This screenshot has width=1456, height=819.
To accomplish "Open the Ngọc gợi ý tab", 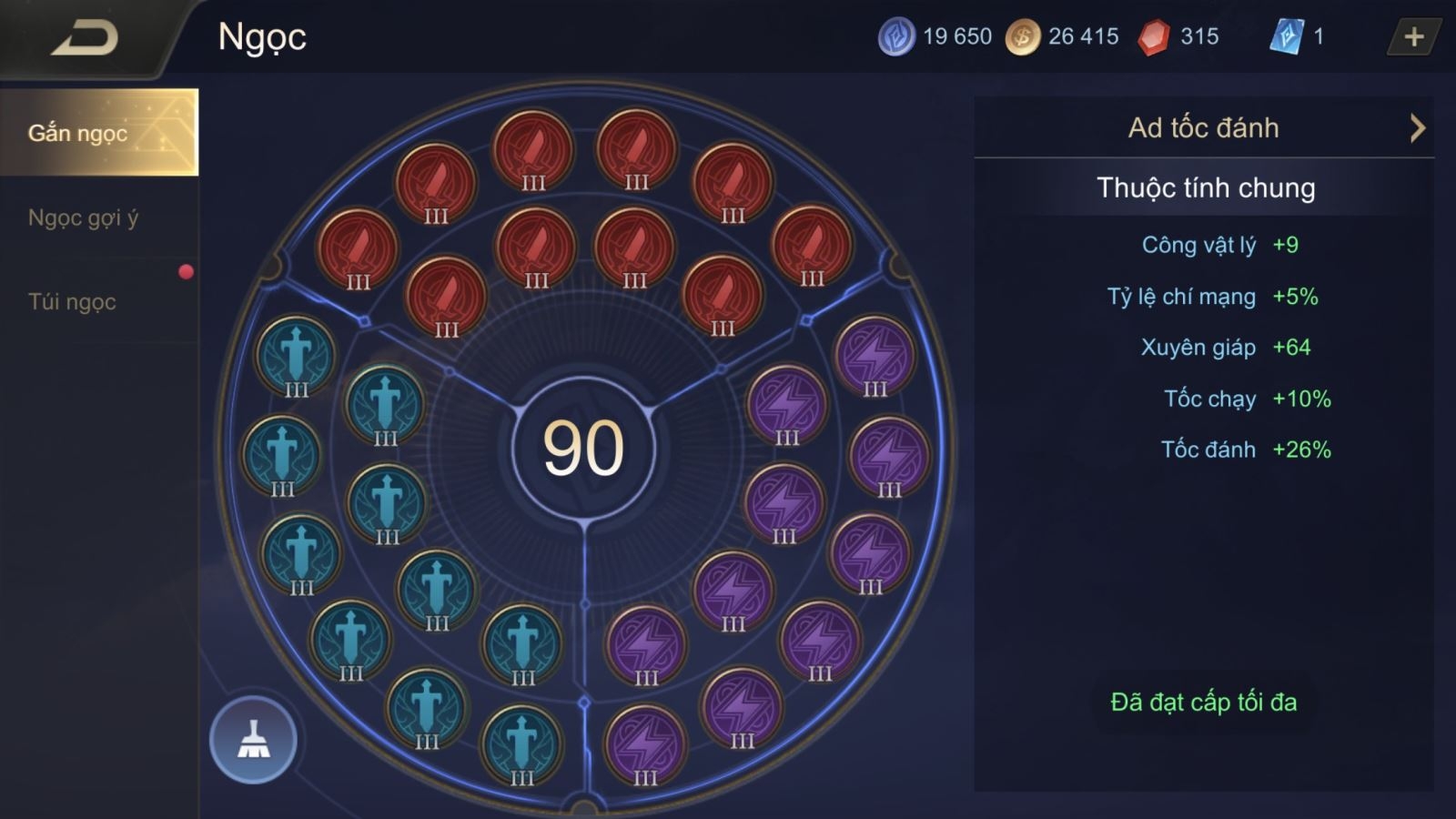I will [x=84, y=218].
